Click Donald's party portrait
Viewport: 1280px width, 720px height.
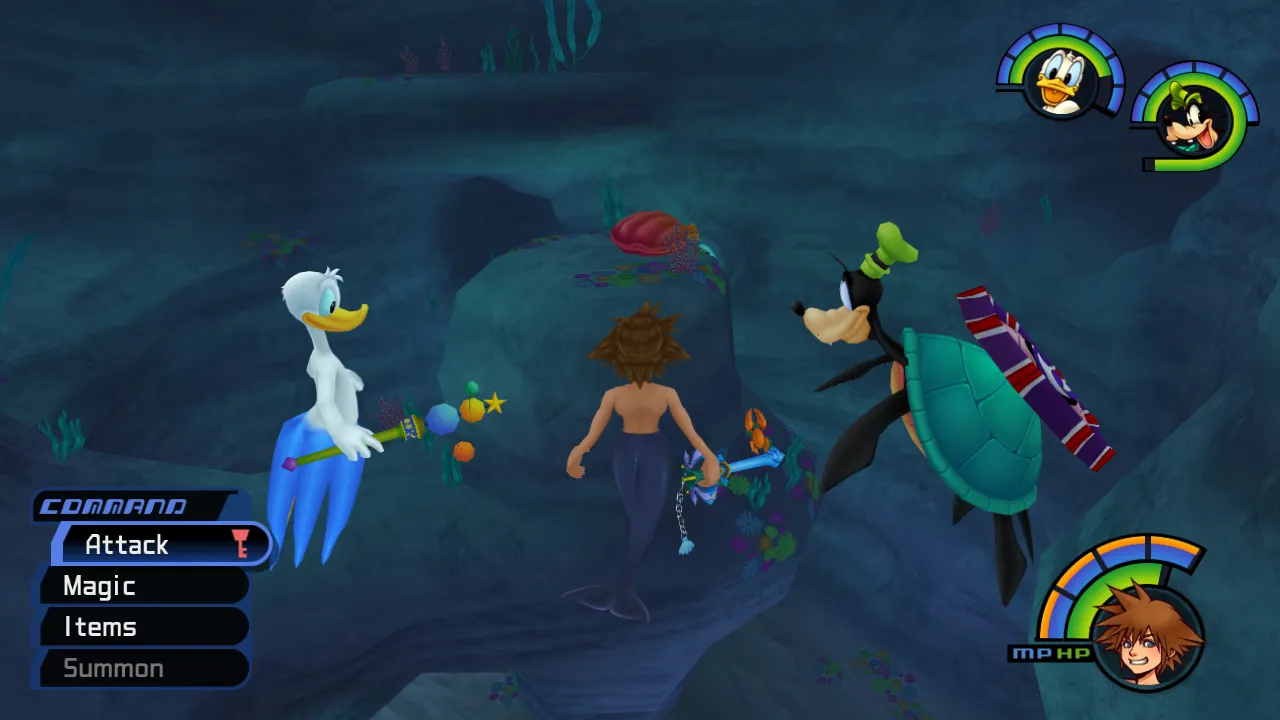1060,80
